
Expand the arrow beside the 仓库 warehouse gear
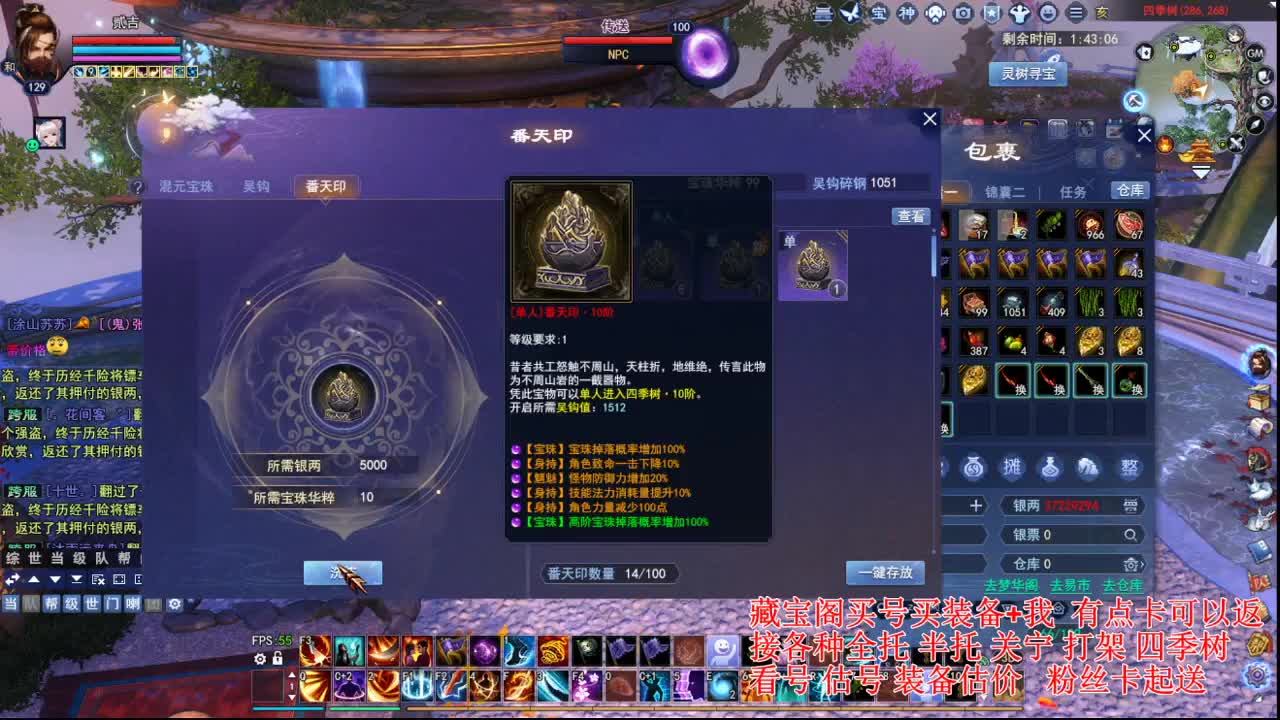(1141, 565)
